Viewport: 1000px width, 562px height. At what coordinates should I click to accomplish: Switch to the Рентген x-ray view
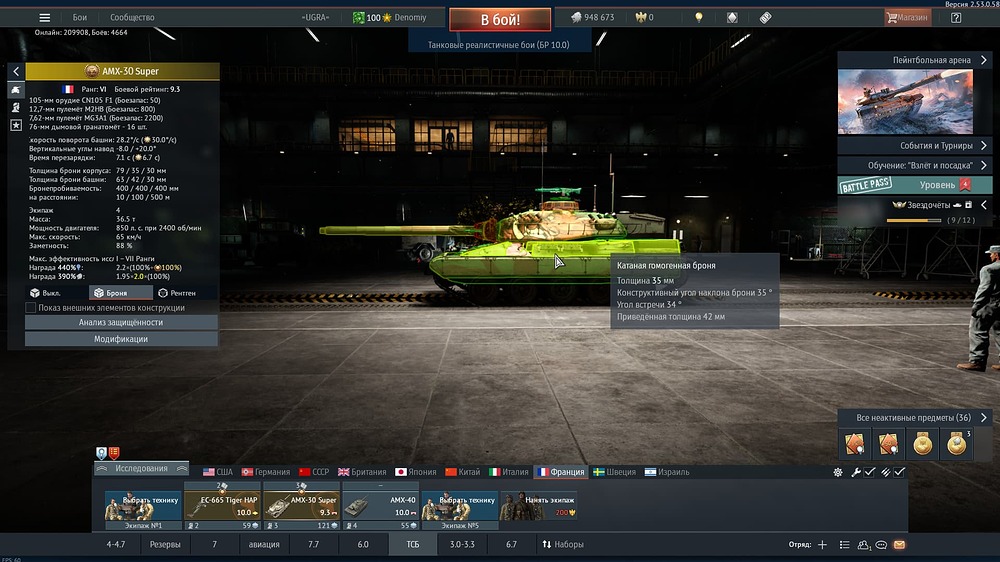coord(177,293)
